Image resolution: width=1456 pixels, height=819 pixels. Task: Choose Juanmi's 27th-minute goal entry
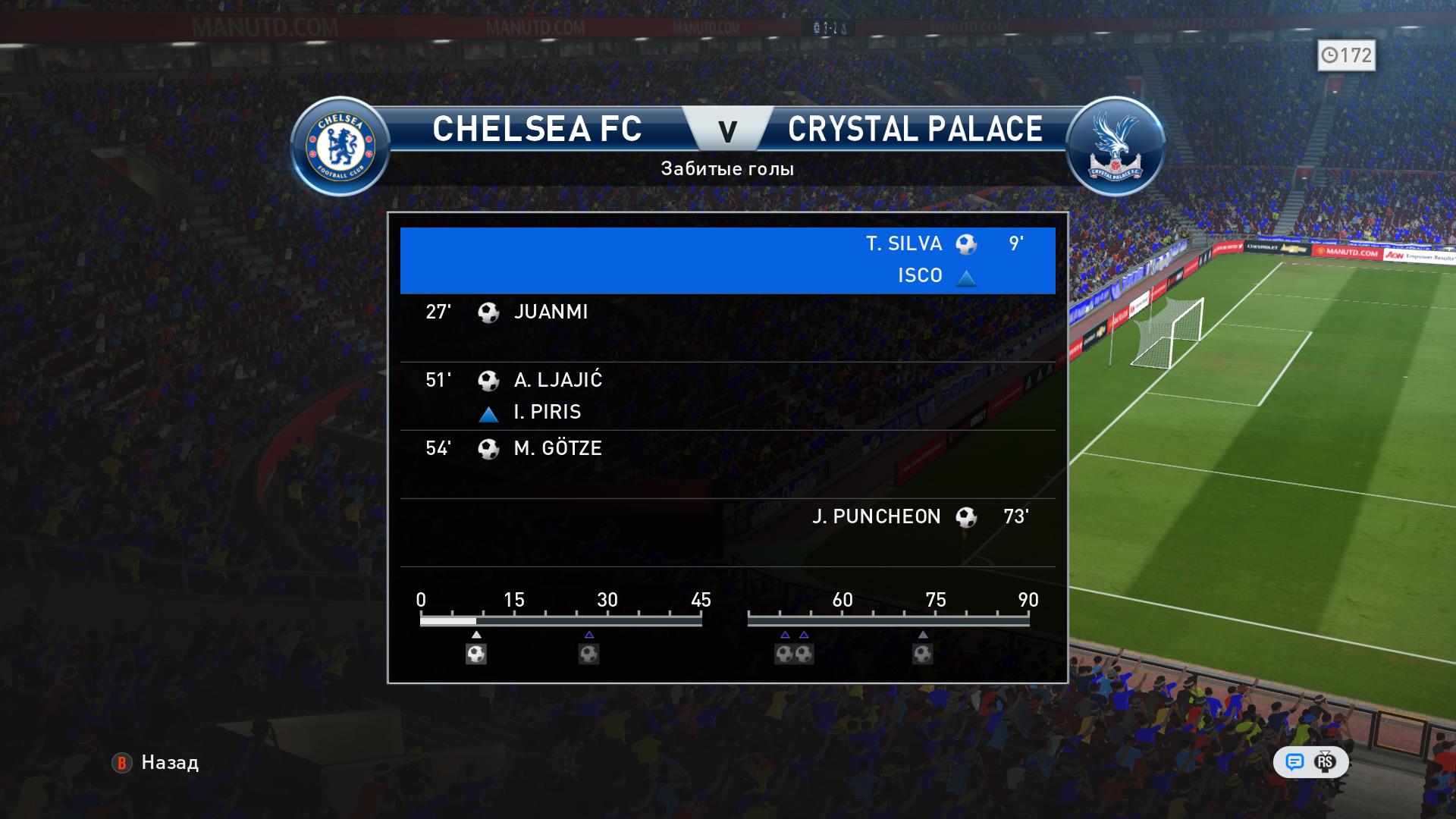pos(727,328)
